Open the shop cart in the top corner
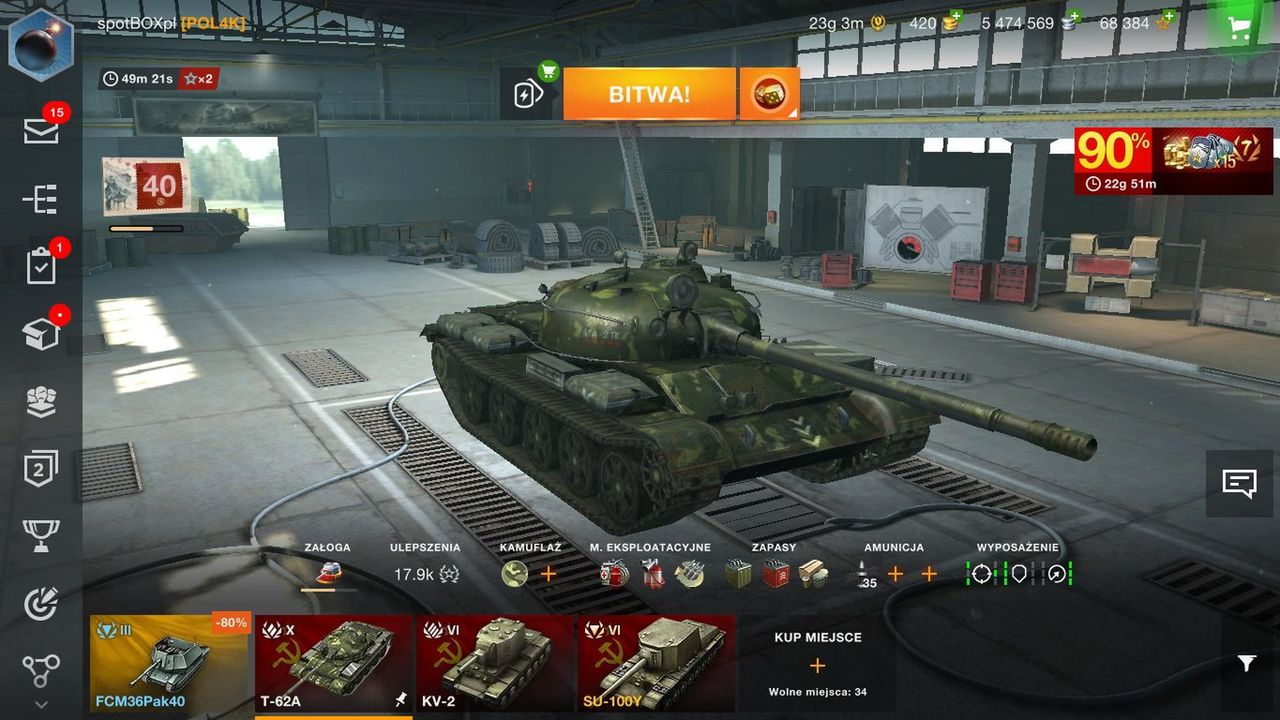 pos(1241,28)
